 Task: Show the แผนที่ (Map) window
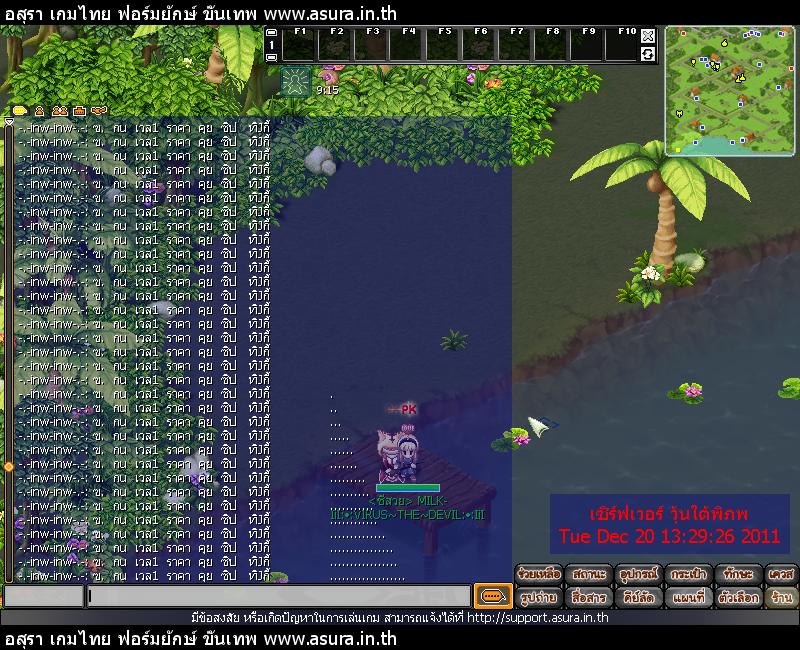click(689, 597)
